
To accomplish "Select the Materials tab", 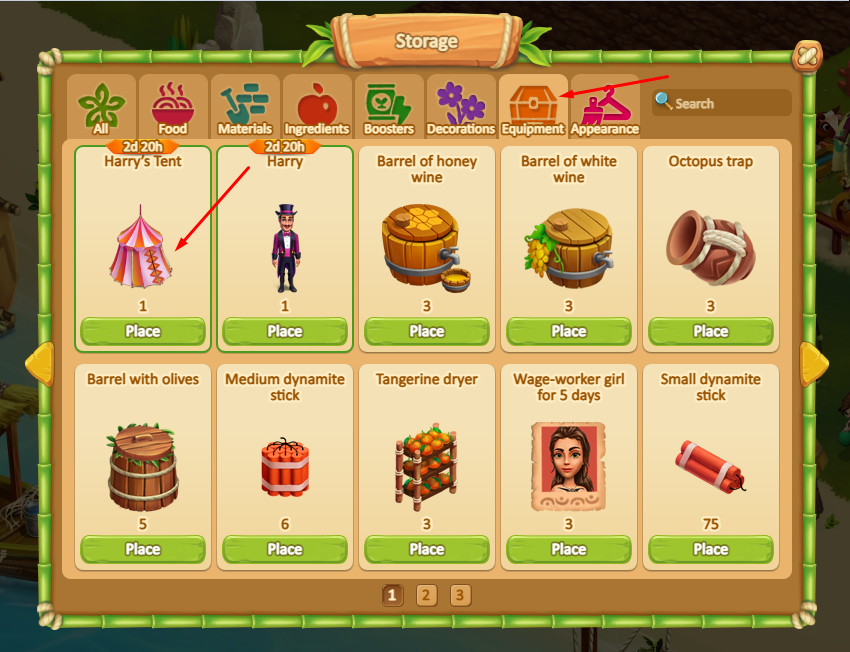I will point(244,107).
